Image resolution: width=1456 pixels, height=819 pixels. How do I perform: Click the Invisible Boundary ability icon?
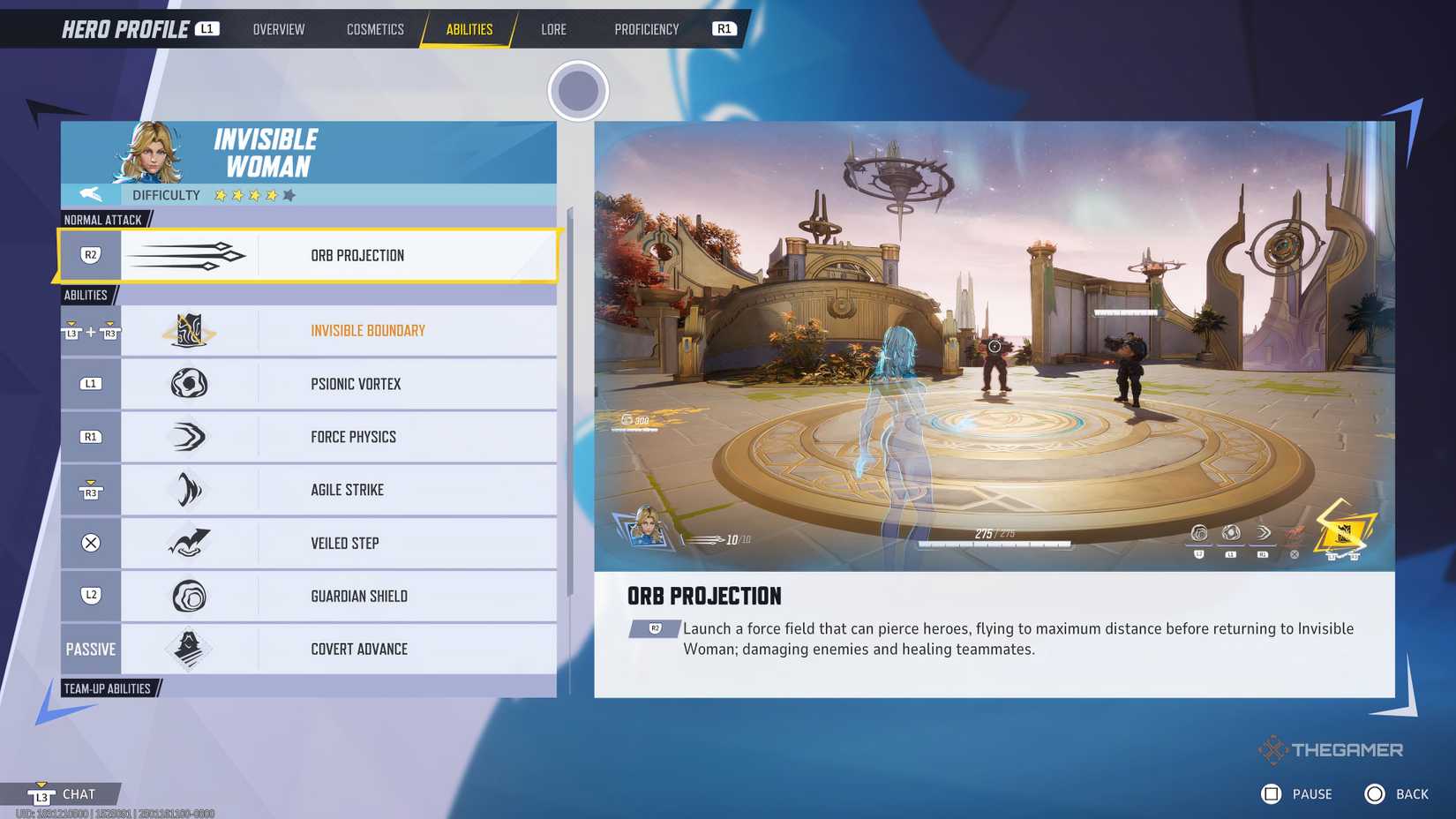[191, 330]
